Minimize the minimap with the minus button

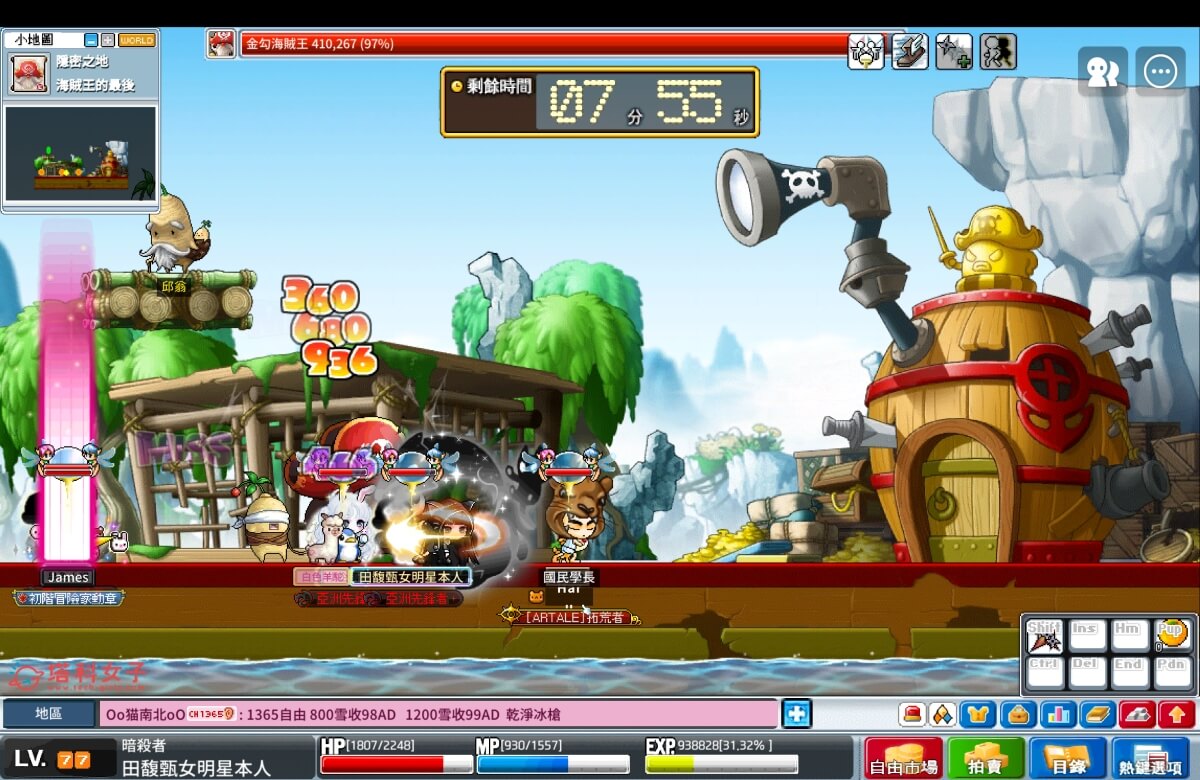pyautogui.click(x=91, y=40)
